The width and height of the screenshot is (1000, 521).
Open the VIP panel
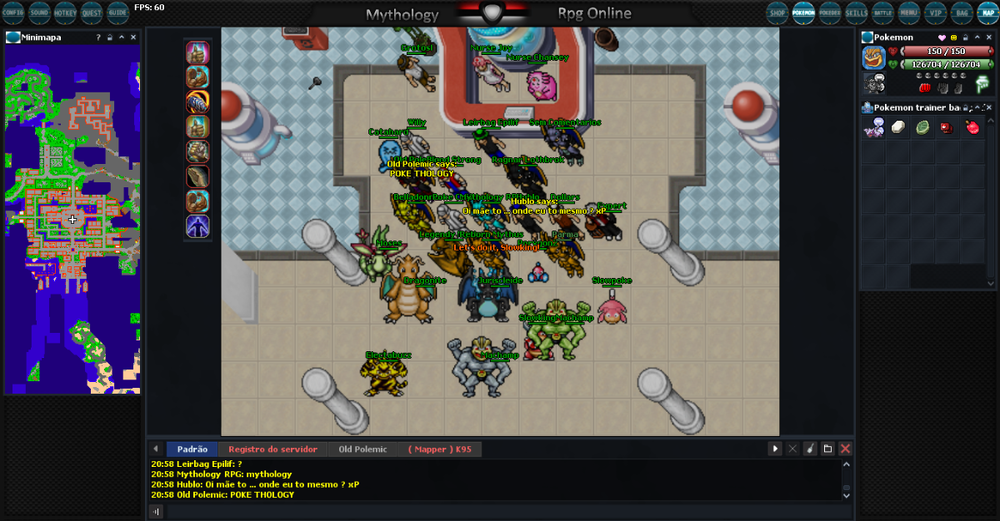[935, 13]
